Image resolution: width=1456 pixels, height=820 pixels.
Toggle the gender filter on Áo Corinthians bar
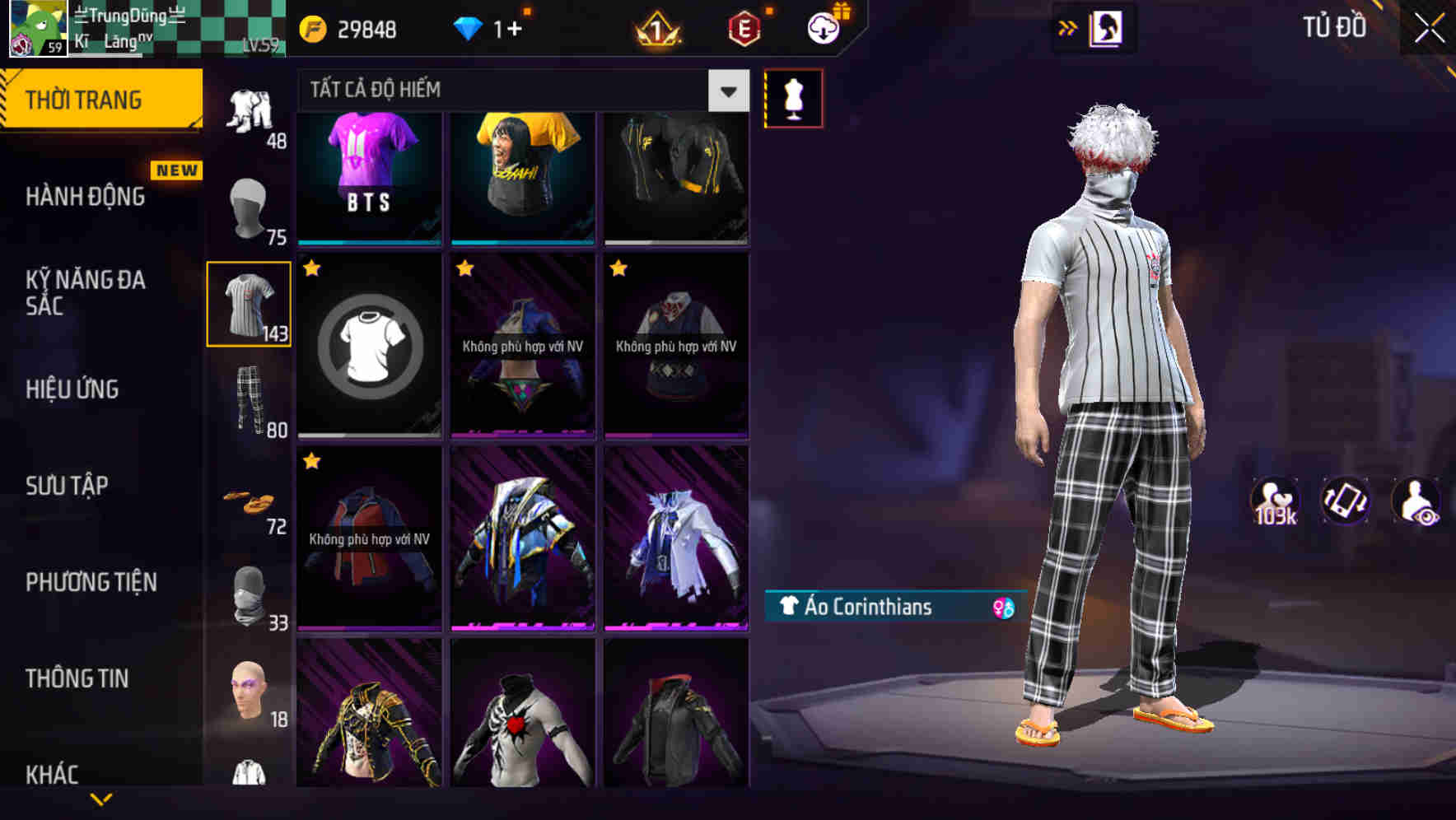[x=1001, y=608]
